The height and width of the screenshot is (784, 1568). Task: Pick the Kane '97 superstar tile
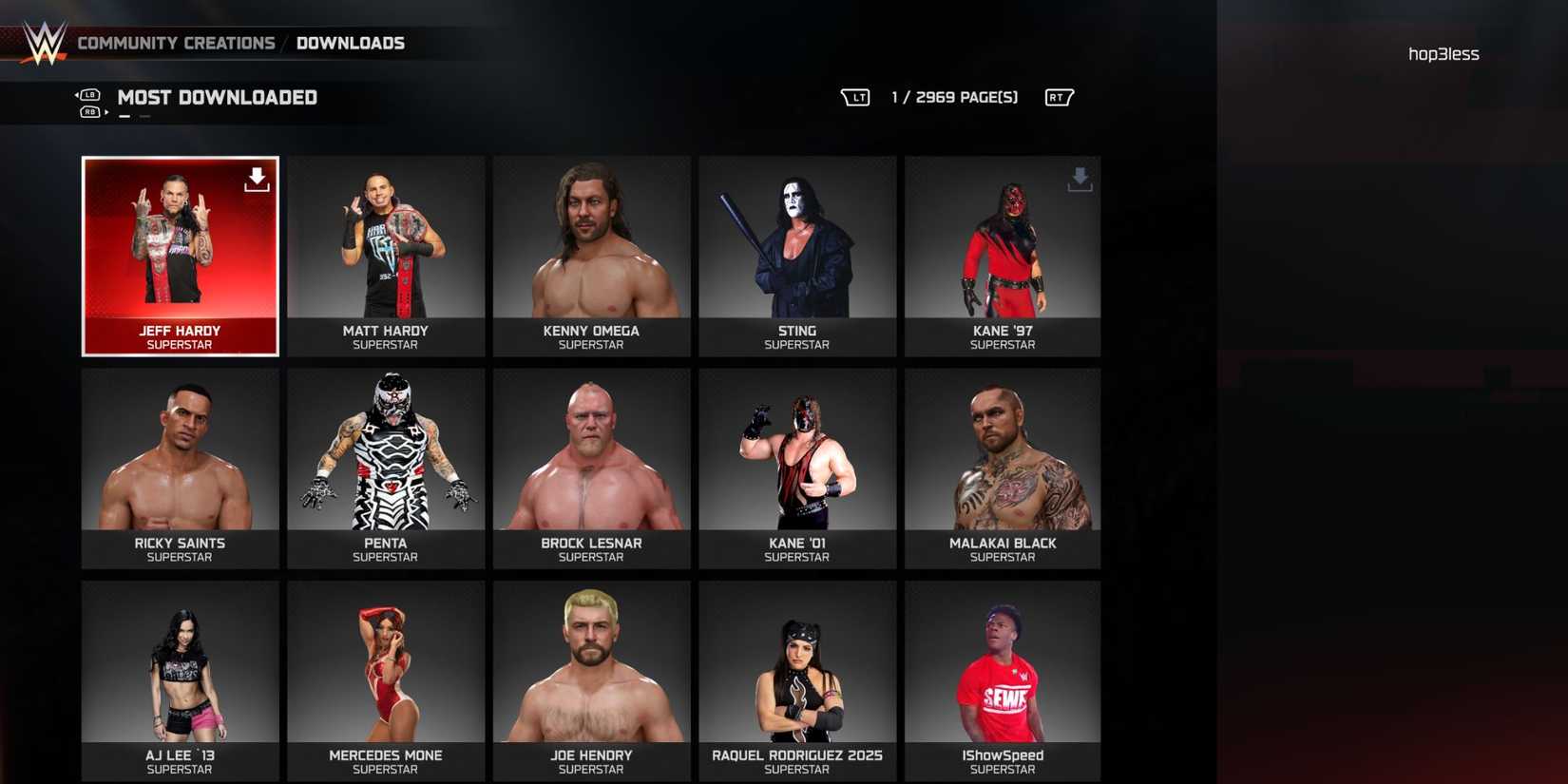[x=1002, y=257]
